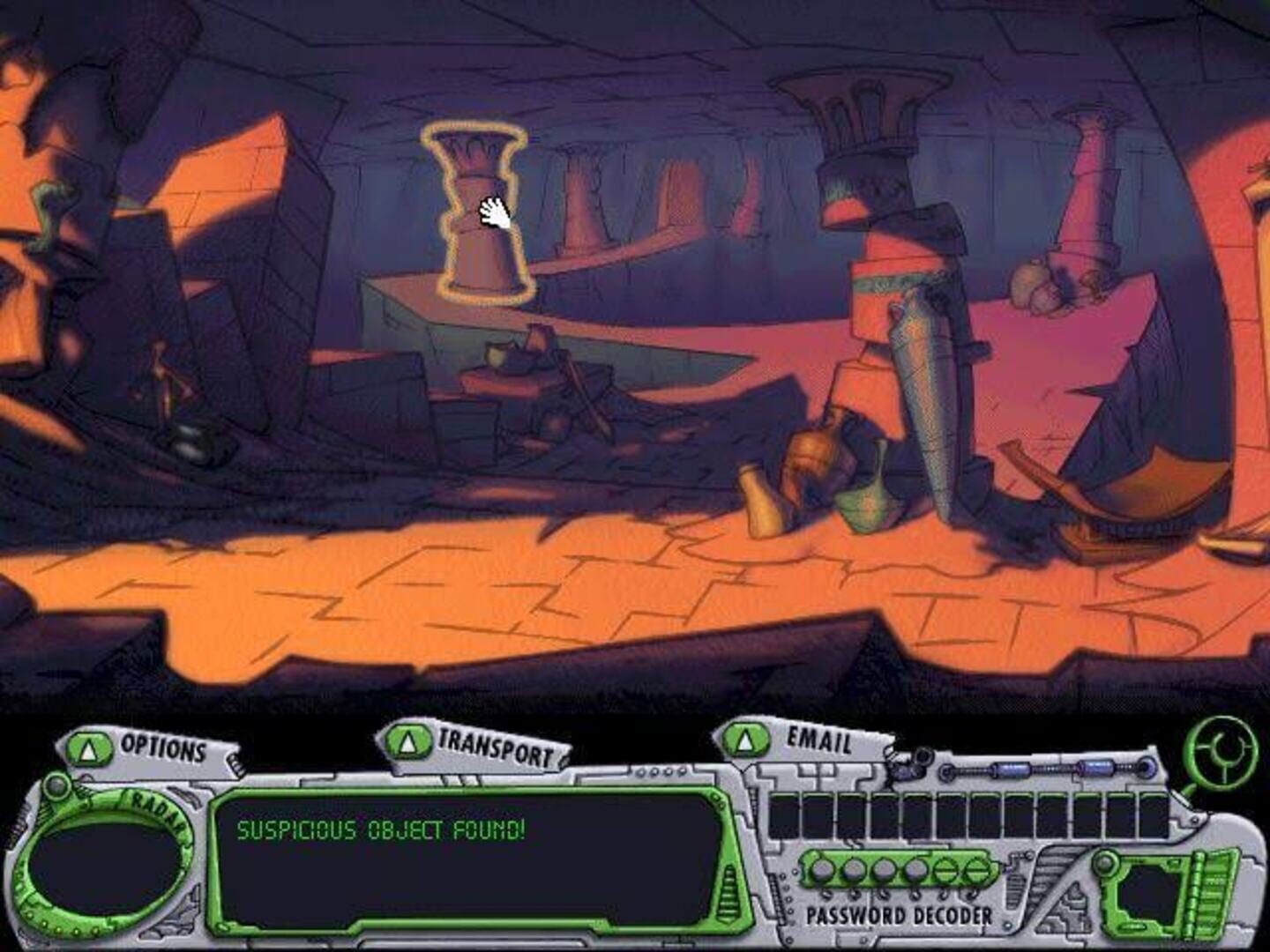Toggle the green arrow on the TRANSPORT flap

408,741
